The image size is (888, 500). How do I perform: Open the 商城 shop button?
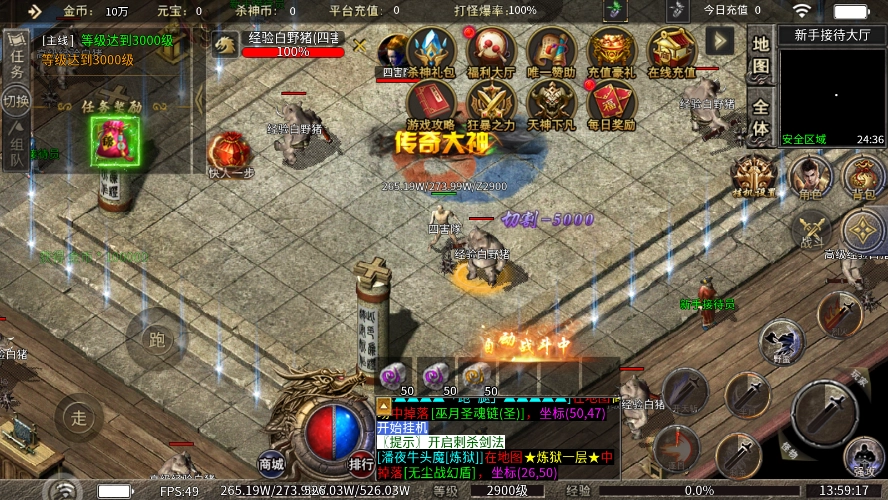[271, 462]
